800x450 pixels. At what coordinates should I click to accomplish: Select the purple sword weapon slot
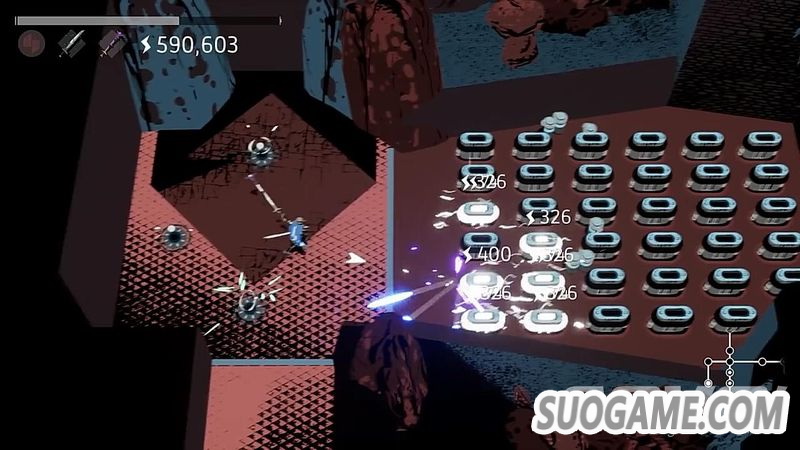point(109,43)
